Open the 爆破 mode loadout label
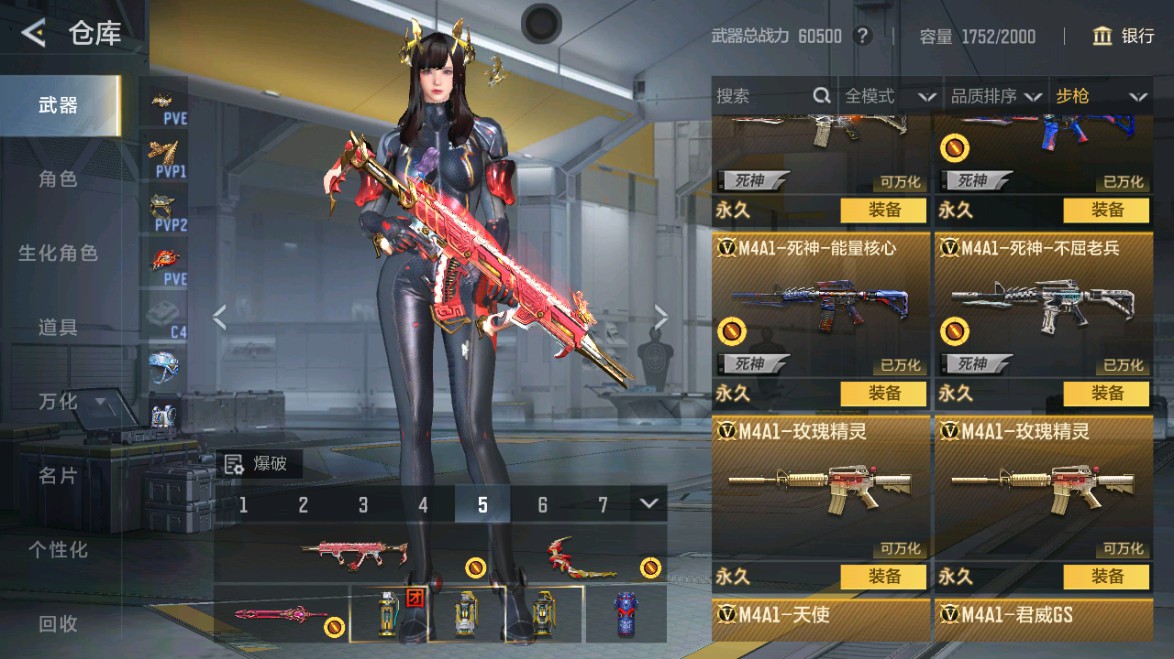The height and width of the screenshot is (659, 1174). coord(258,463)
